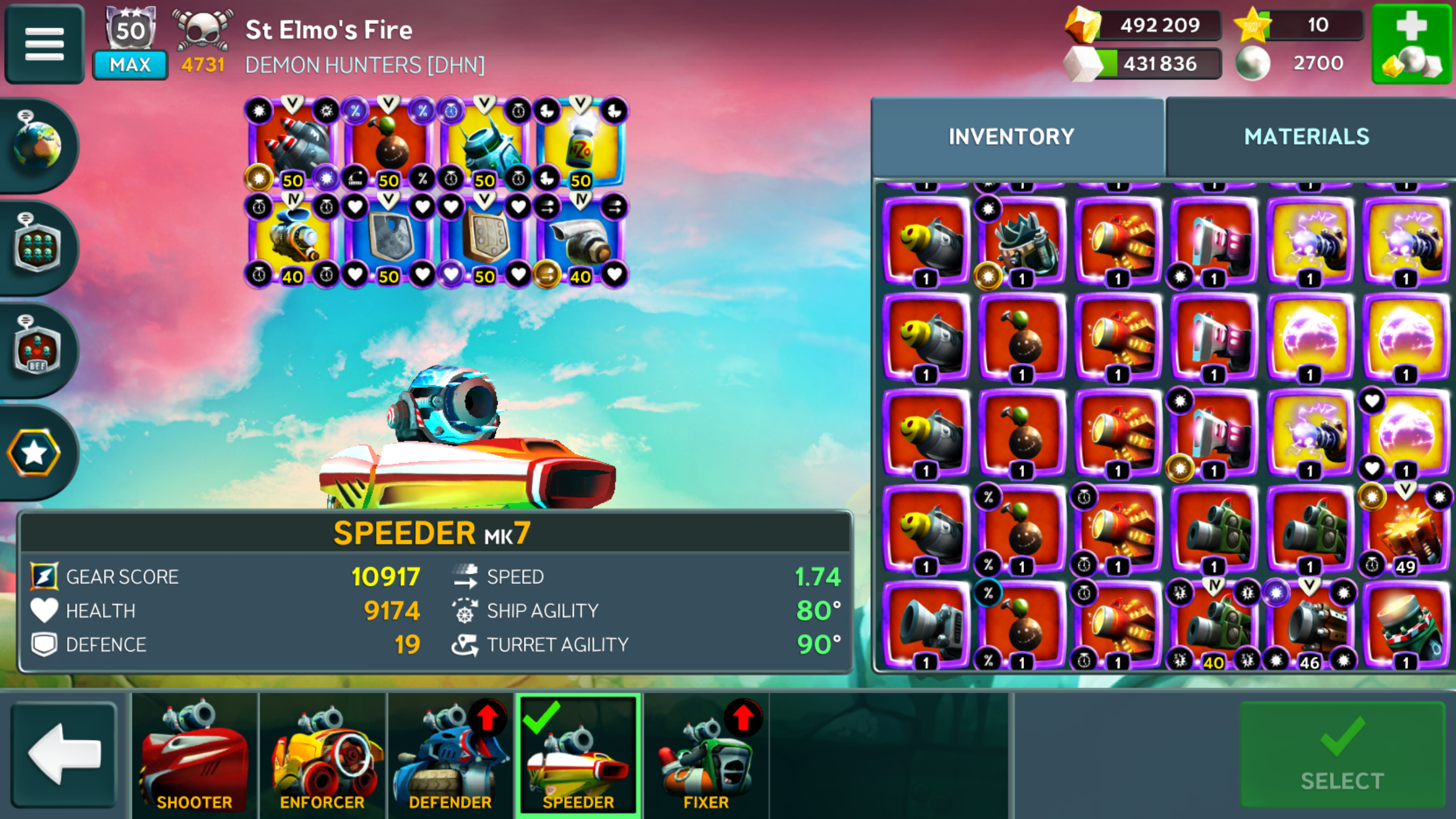Select the level 40 green binocular cannon

(x=1213, y=626)
